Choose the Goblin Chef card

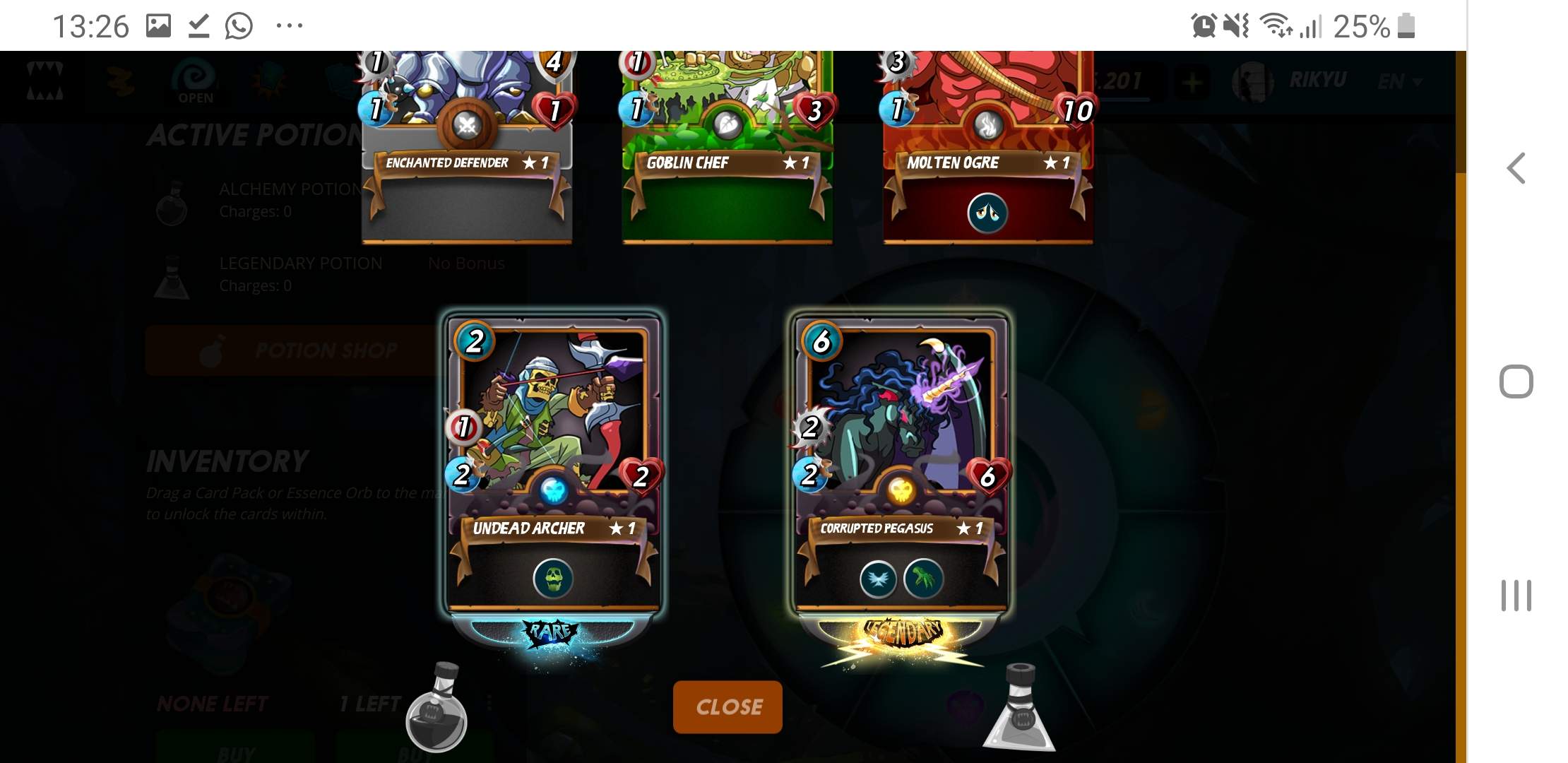point(727,141)
